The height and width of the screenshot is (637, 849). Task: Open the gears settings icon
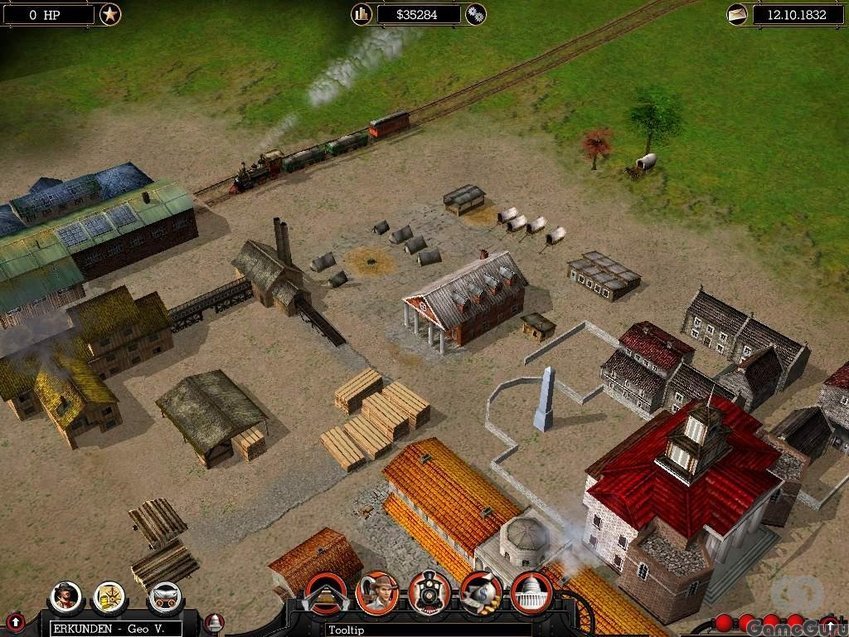pyautogui.click(x=476, y=14)
